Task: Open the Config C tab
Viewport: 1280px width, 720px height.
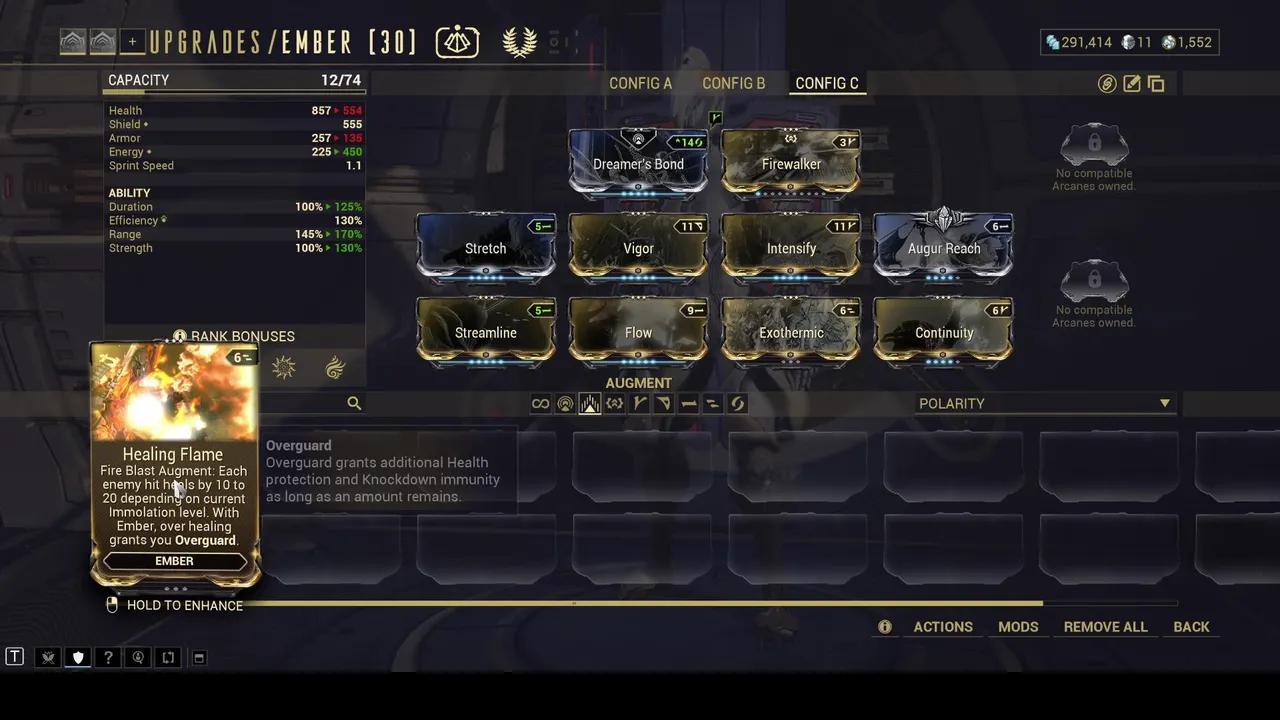Action: click(x=827, y=83)
